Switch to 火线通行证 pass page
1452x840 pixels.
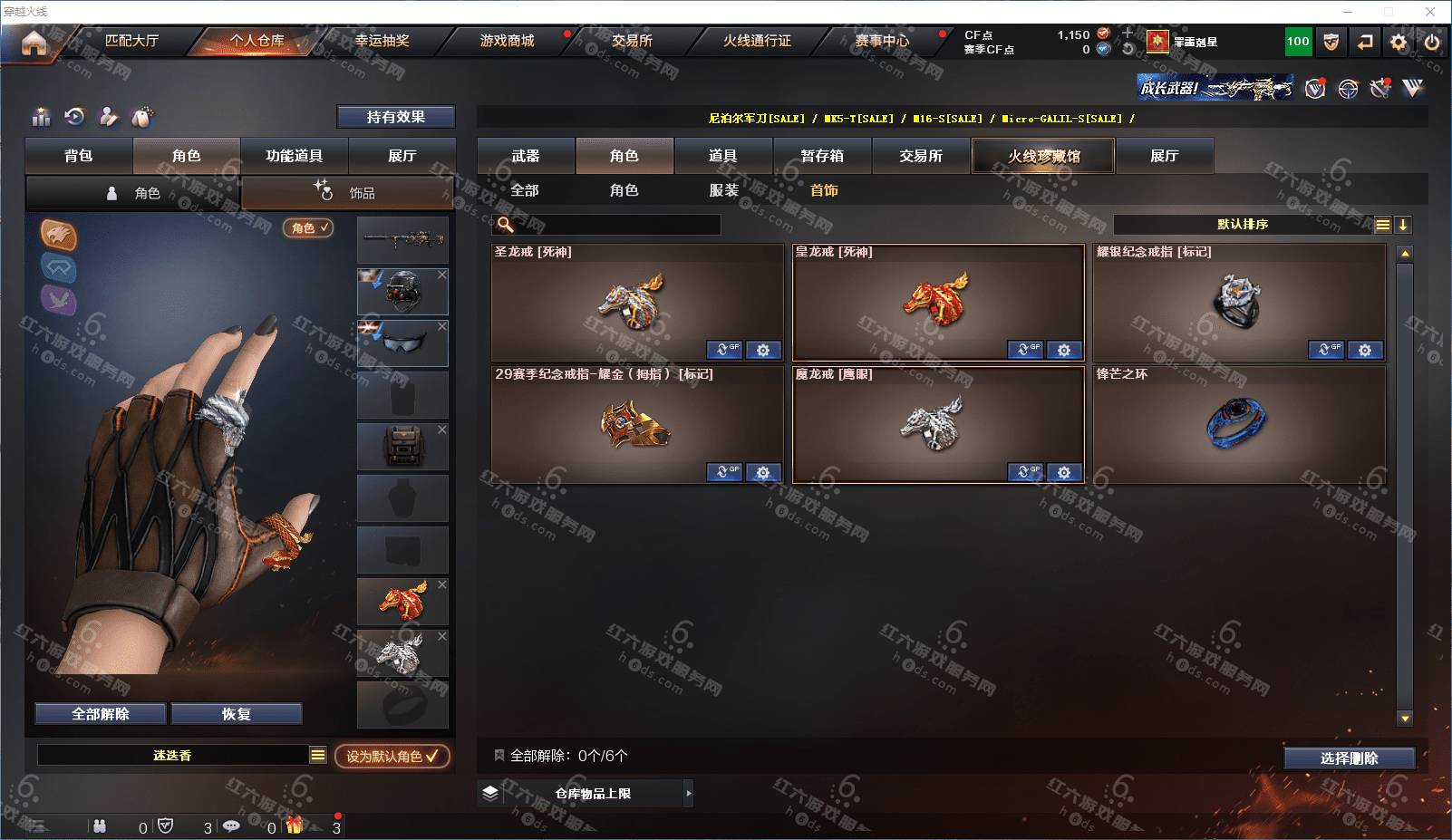click(757, 41)
